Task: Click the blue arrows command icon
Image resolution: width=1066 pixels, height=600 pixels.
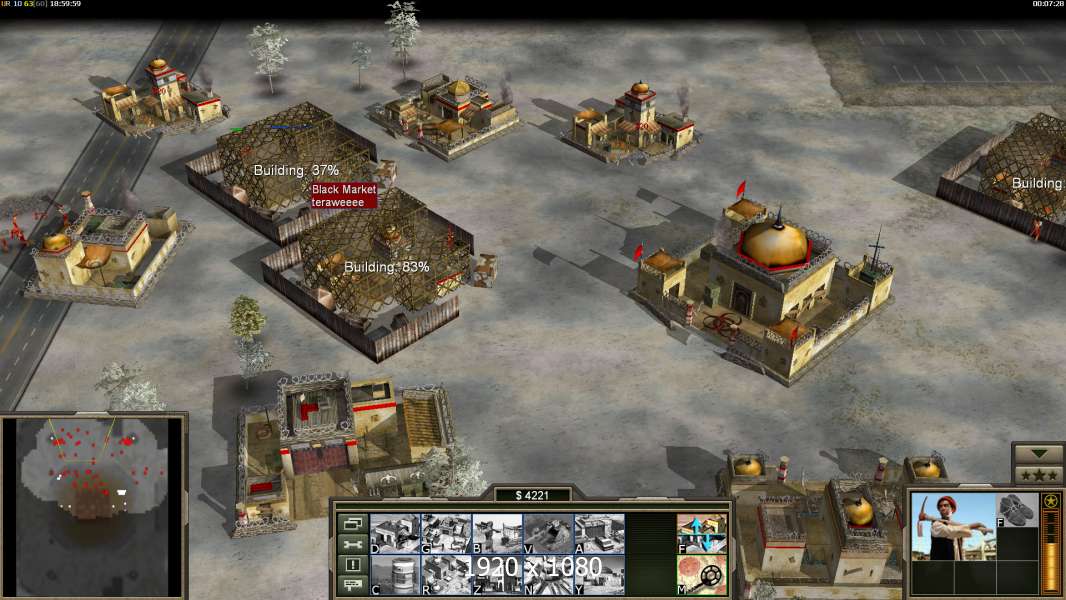Action: [x=702, y=533]
